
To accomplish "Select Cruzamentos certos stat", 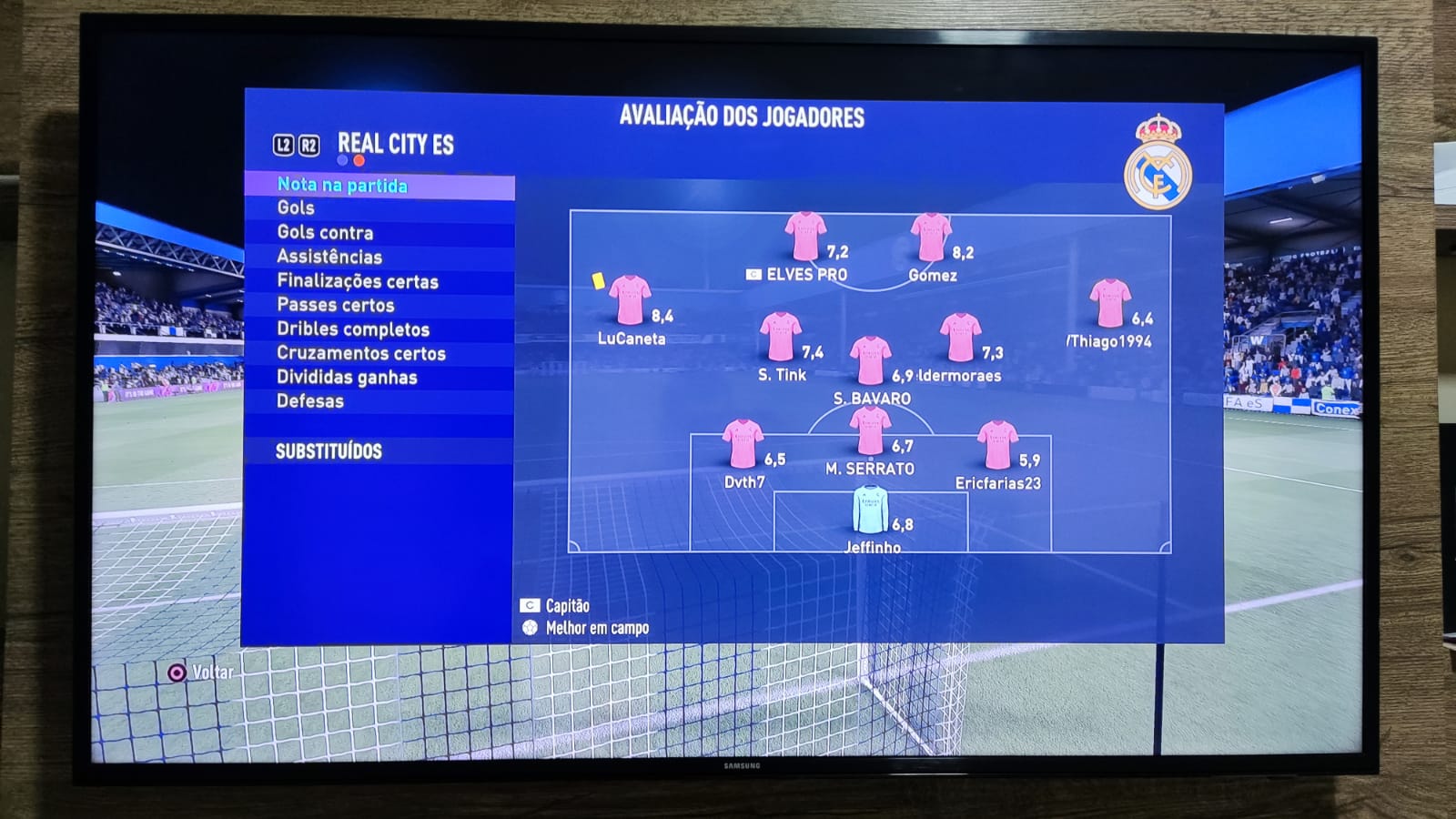I will [361, 354].
